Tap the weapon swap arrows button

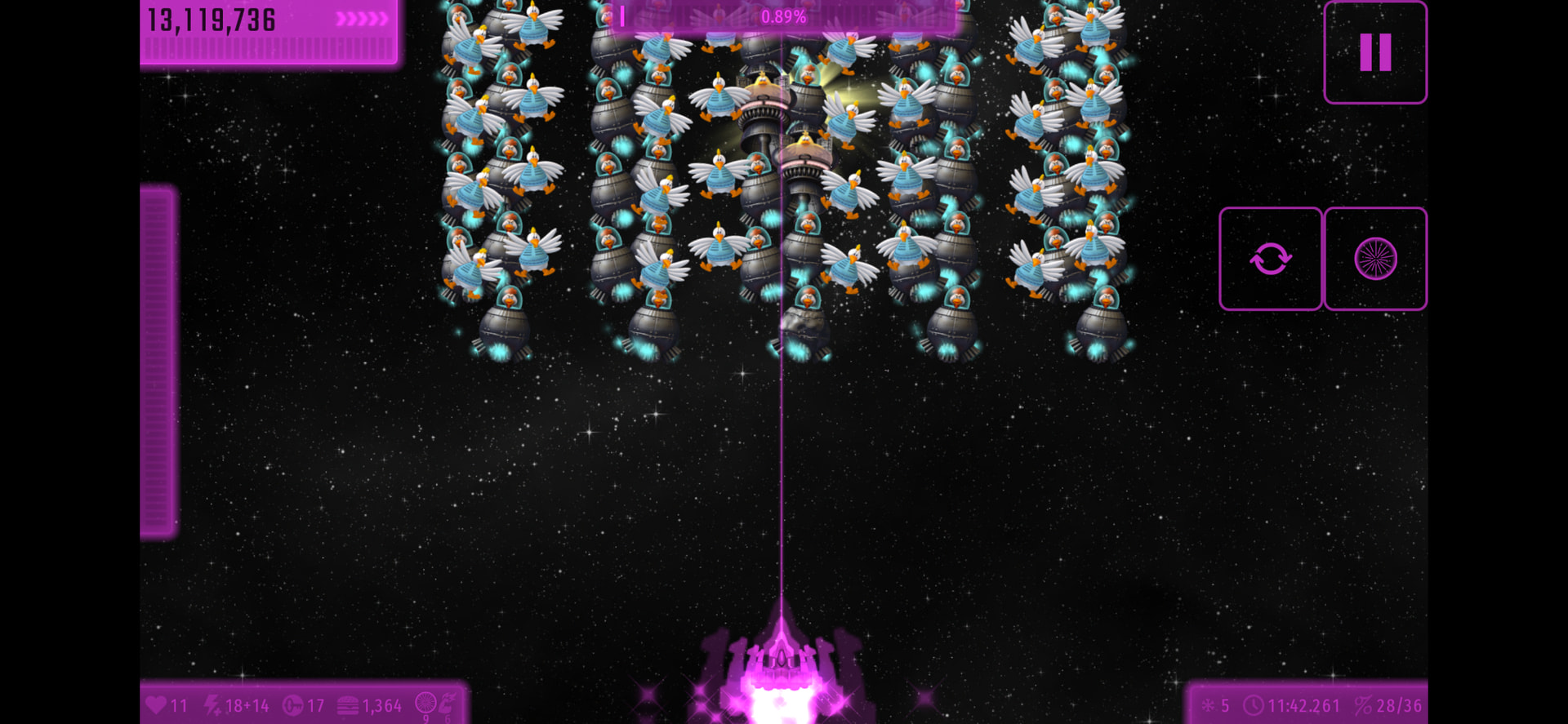[x=1270, y=259]
